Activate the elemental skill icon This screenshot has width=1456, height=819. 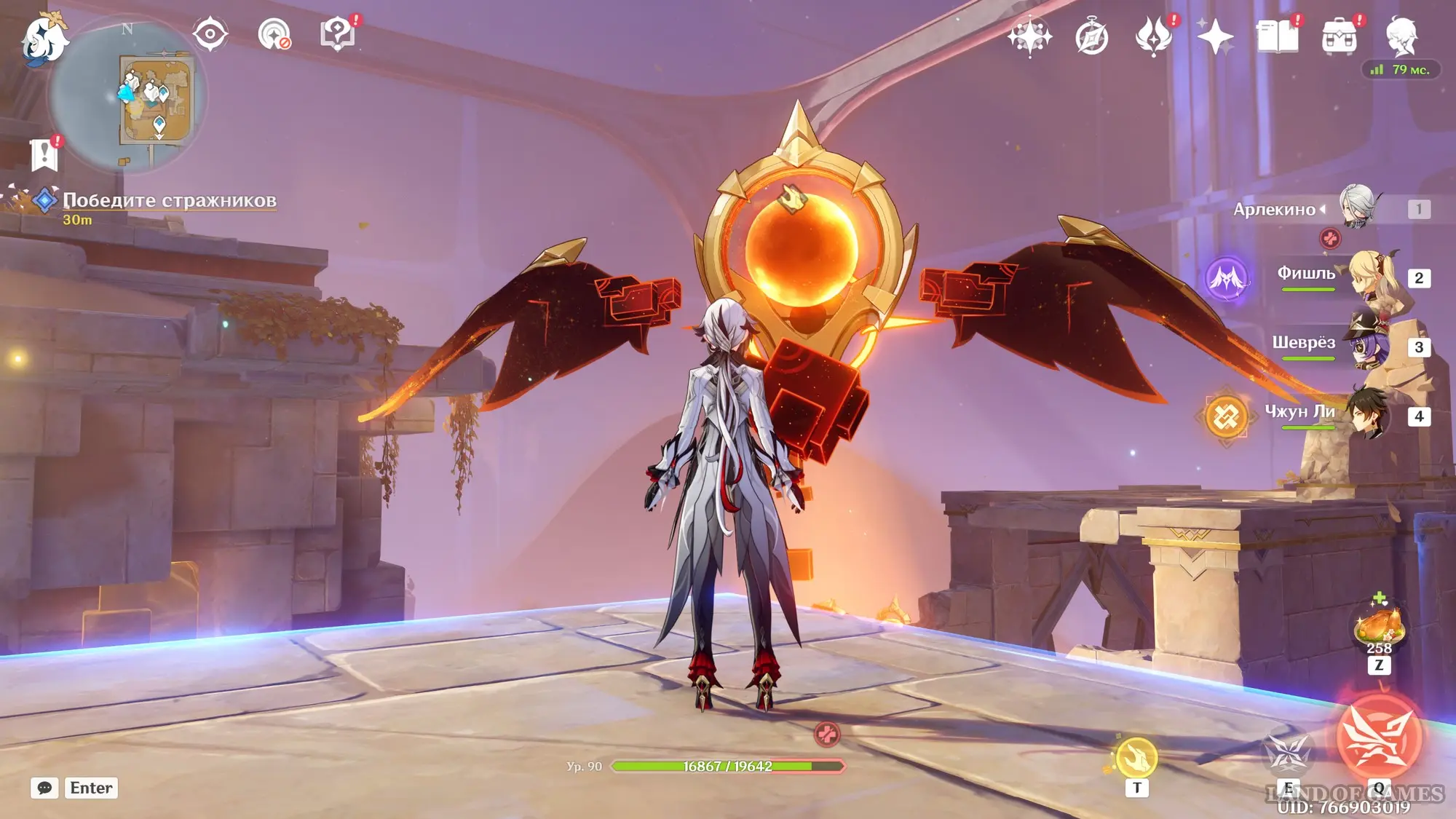point(1288,754)
